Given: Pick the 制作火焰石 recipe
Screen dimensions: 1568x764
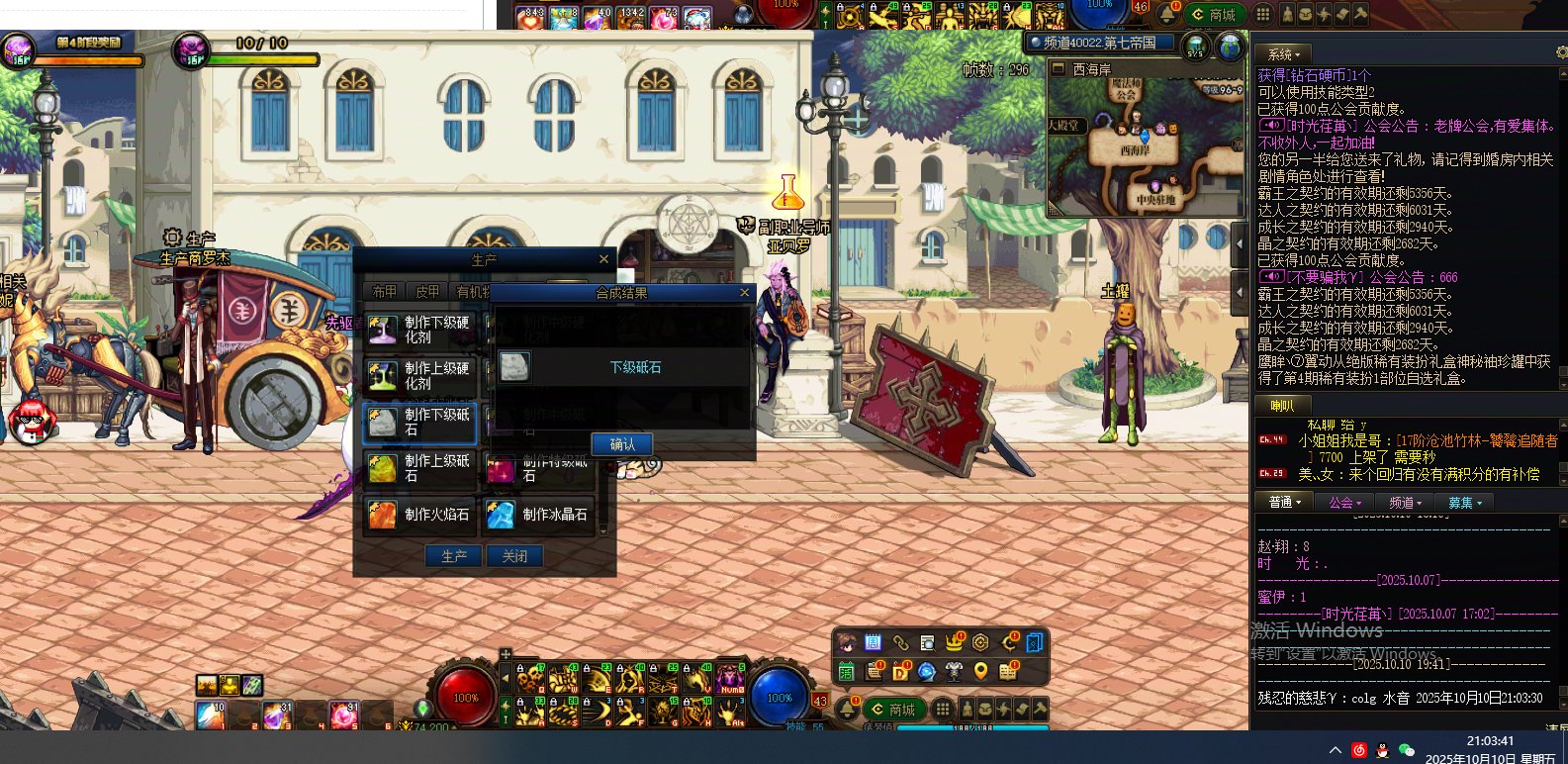Looking at the screenshot, I should (x=419, y=515).
